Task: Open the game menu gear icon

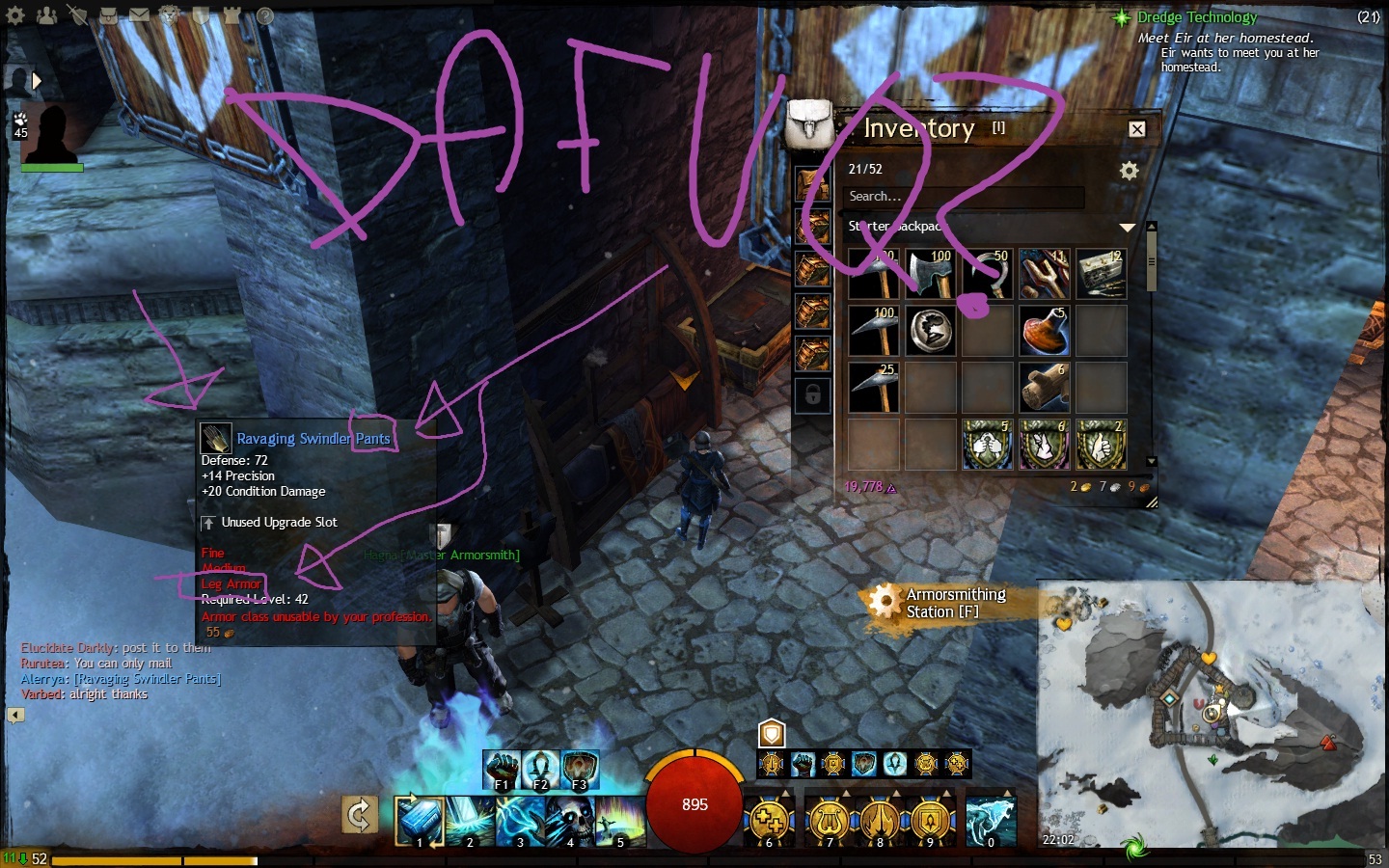Action: [15, 15]
